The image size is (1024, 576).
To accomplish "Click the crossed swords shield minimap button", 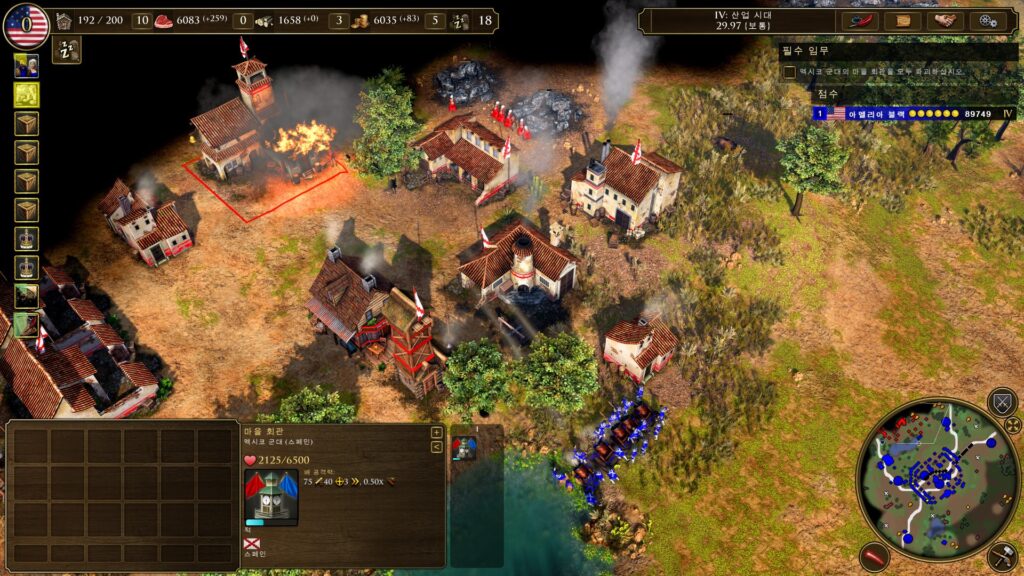I will (1001, 402).
